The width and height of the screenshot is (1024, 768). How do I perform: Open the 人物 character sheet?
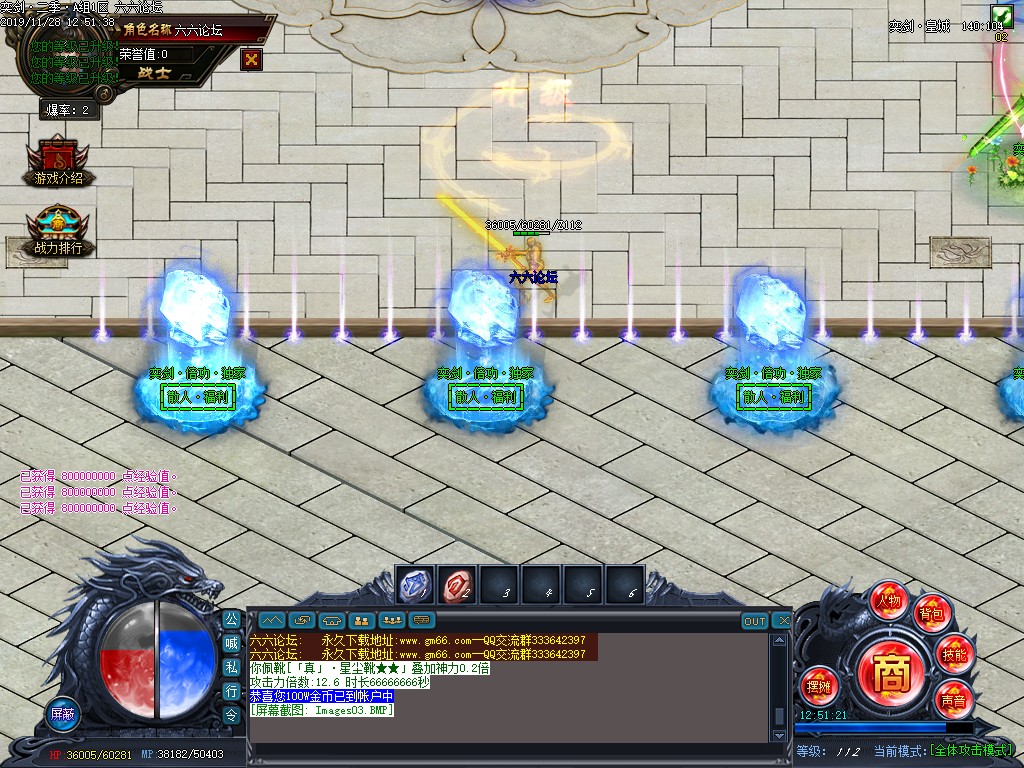(888, 601)
